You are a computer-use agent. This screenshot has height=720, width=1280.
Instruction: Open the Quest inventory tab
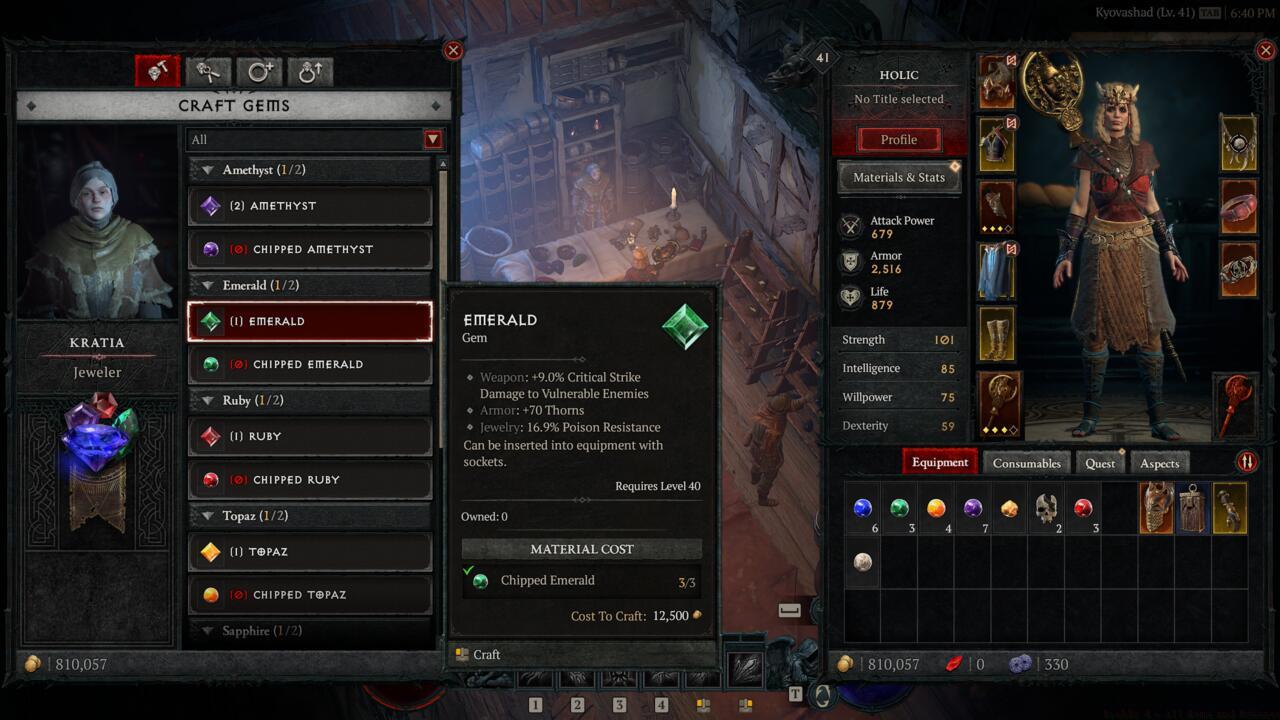1100,463
